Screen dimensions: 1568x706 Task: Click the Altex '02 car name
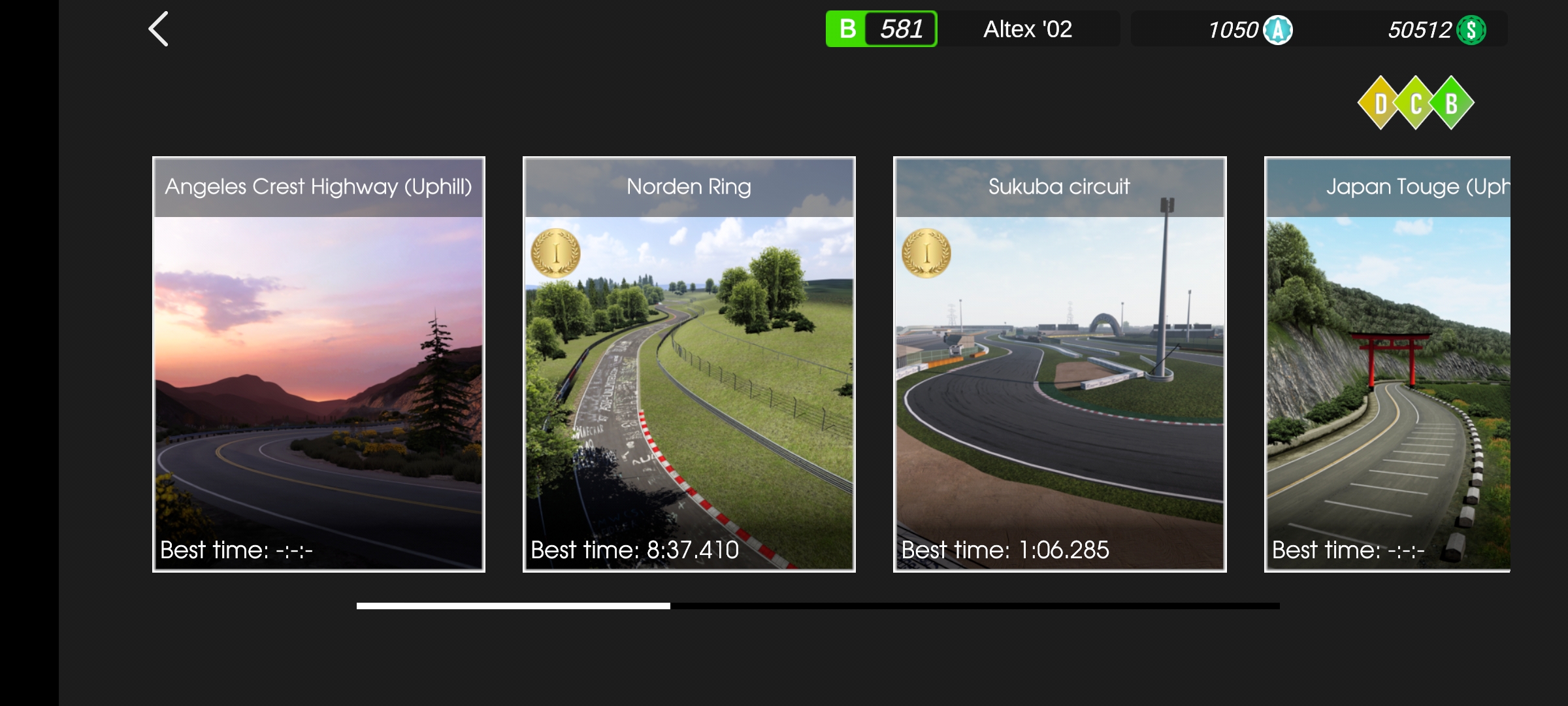(1028, 29)
